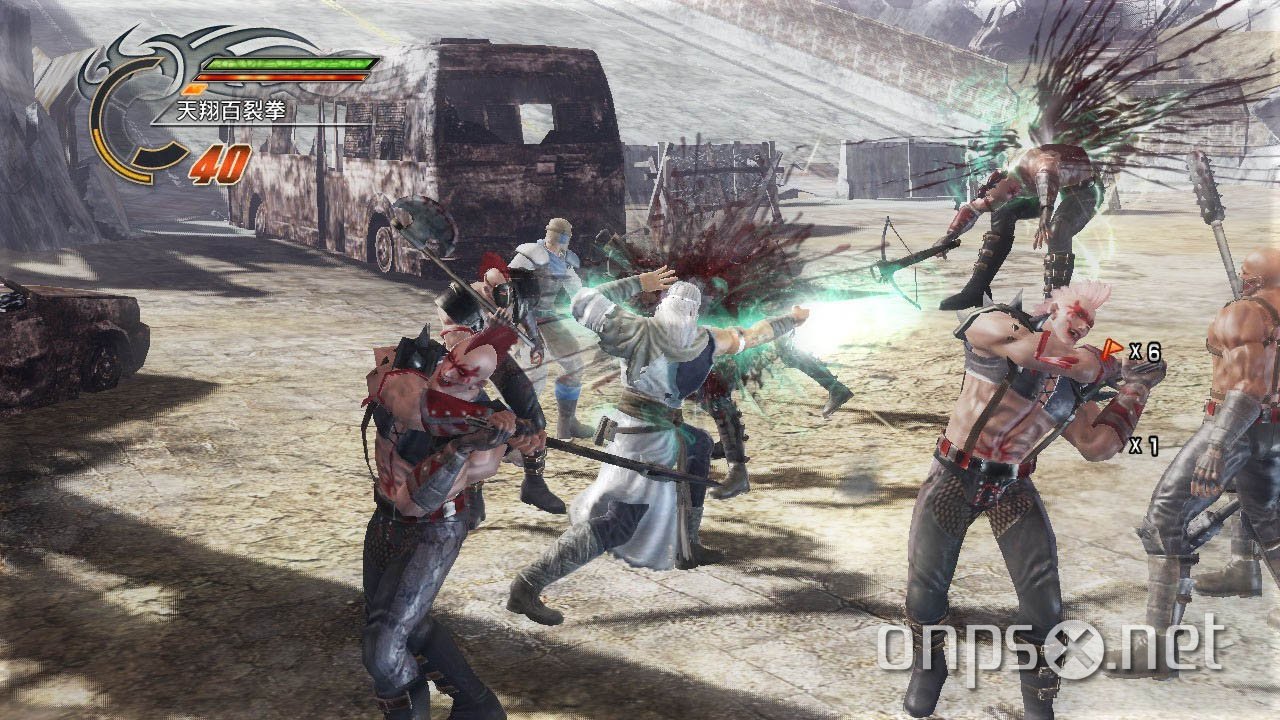Select the circular seven-scars gauge emblem
The image size is (1280, 720).
click(x=136, y=110)
